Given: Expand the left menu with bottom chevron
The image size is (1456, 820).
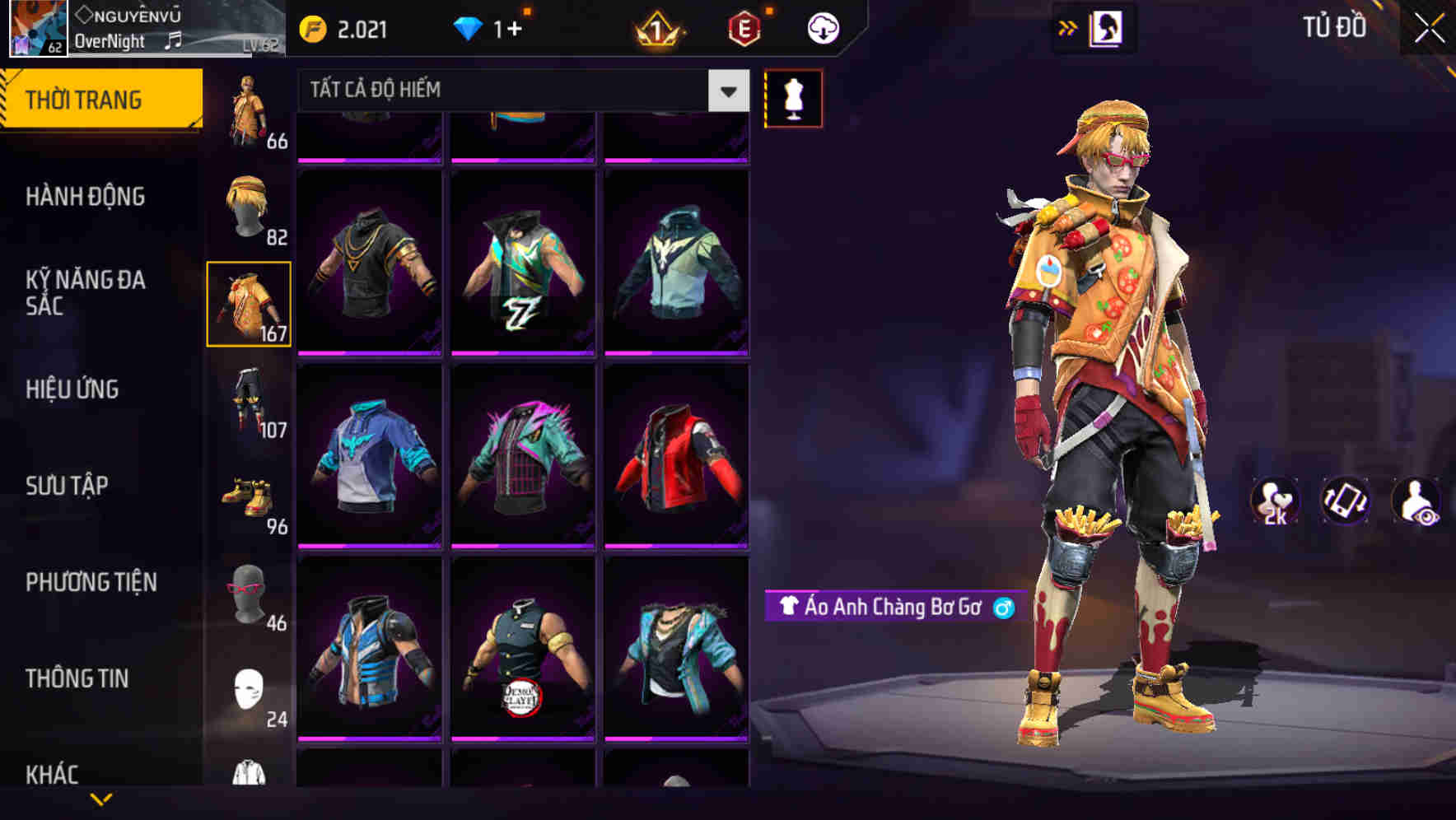Looking at the screenshot, I should pos(101,797).
